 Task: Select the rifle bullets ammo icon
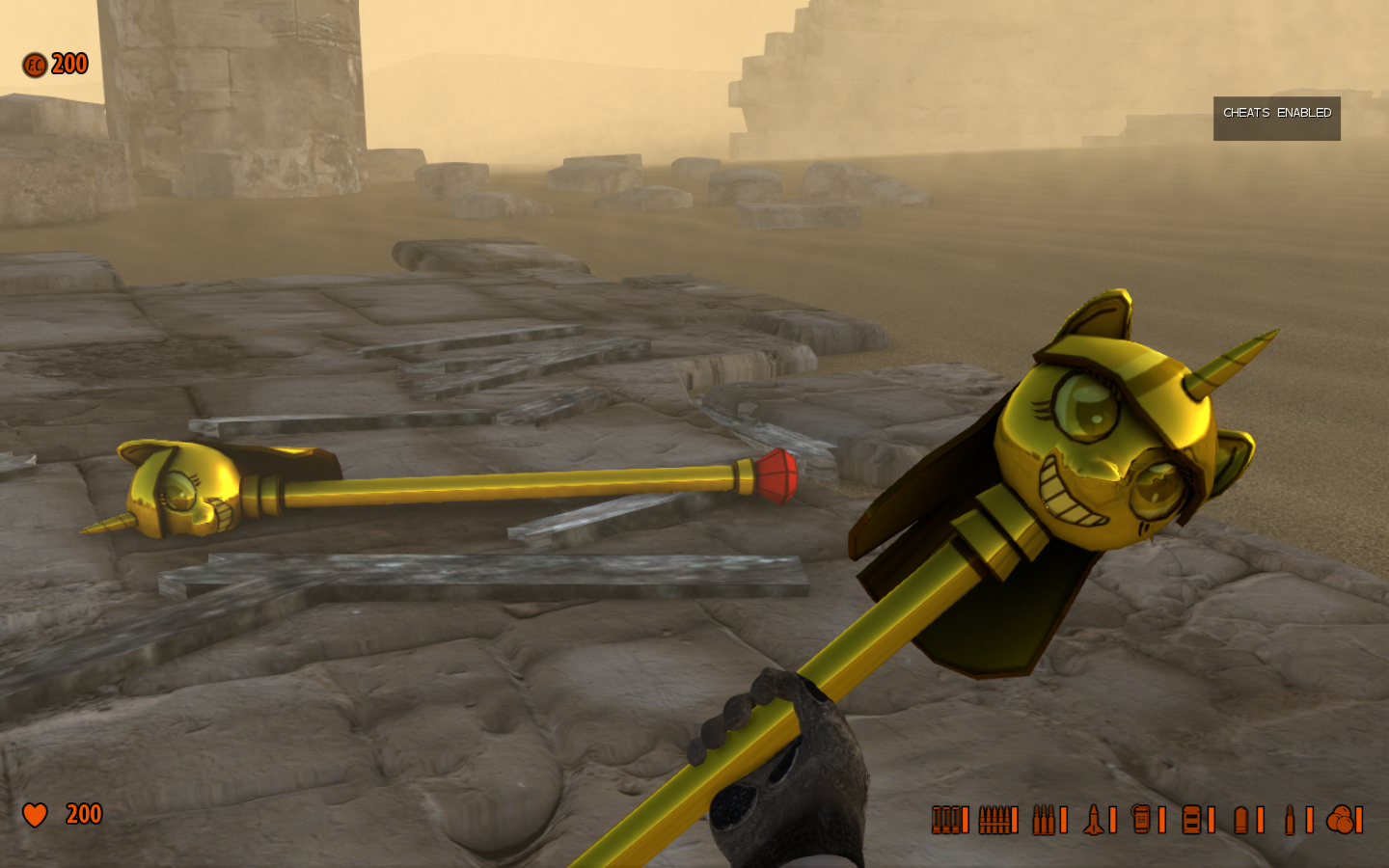[x=1045, y=820]
